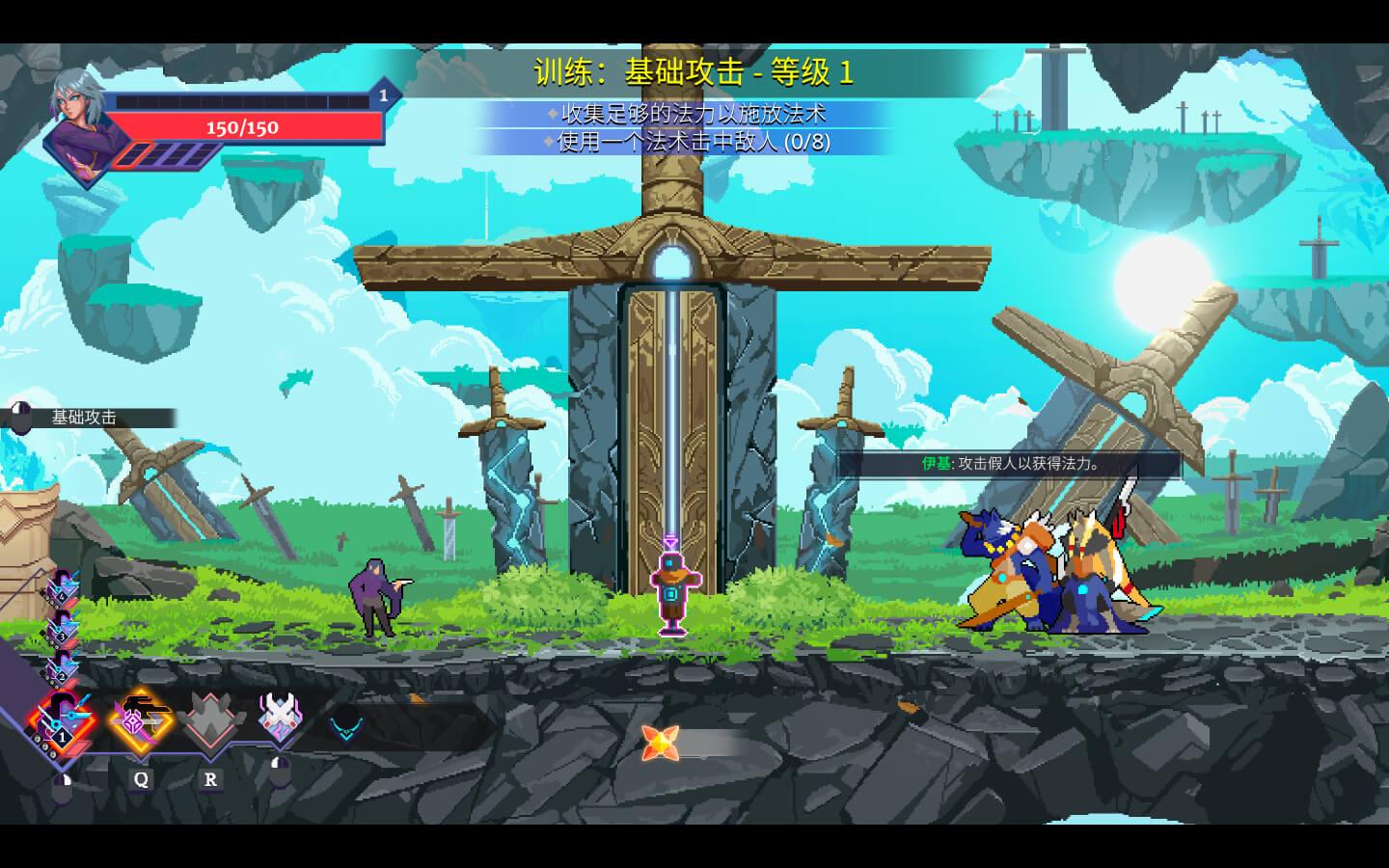Click the R keybind label below the hotbar

click(210, 779)
